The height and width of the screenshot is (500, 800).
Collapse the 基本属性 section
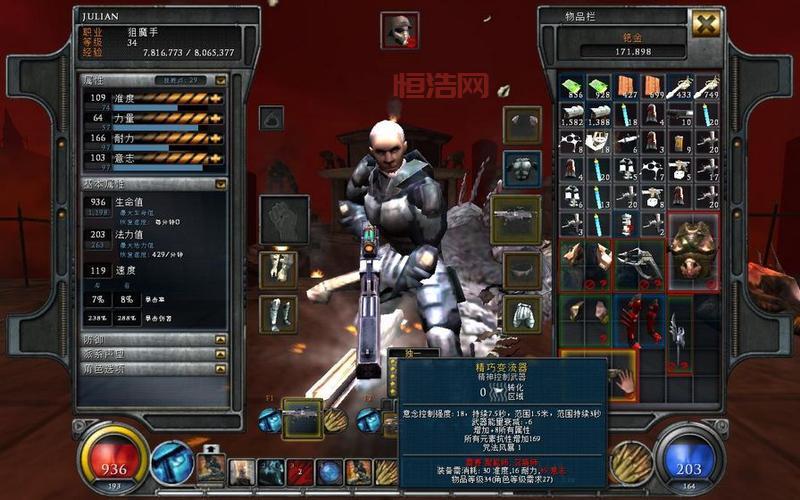(x=220, y=184)
